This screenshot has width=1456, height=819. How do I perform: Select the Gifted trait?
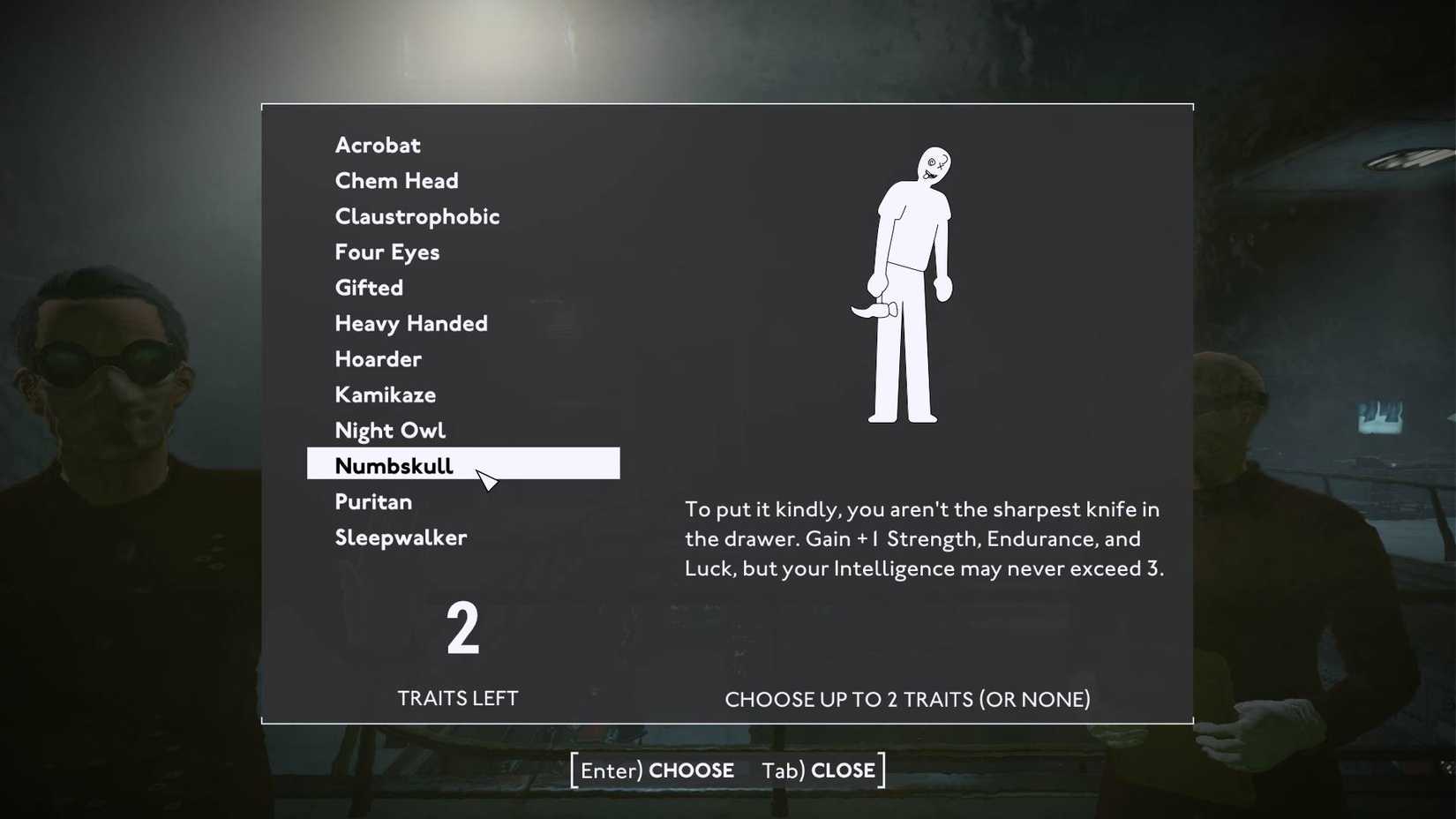pyautogui.click(x=368, y=288)
